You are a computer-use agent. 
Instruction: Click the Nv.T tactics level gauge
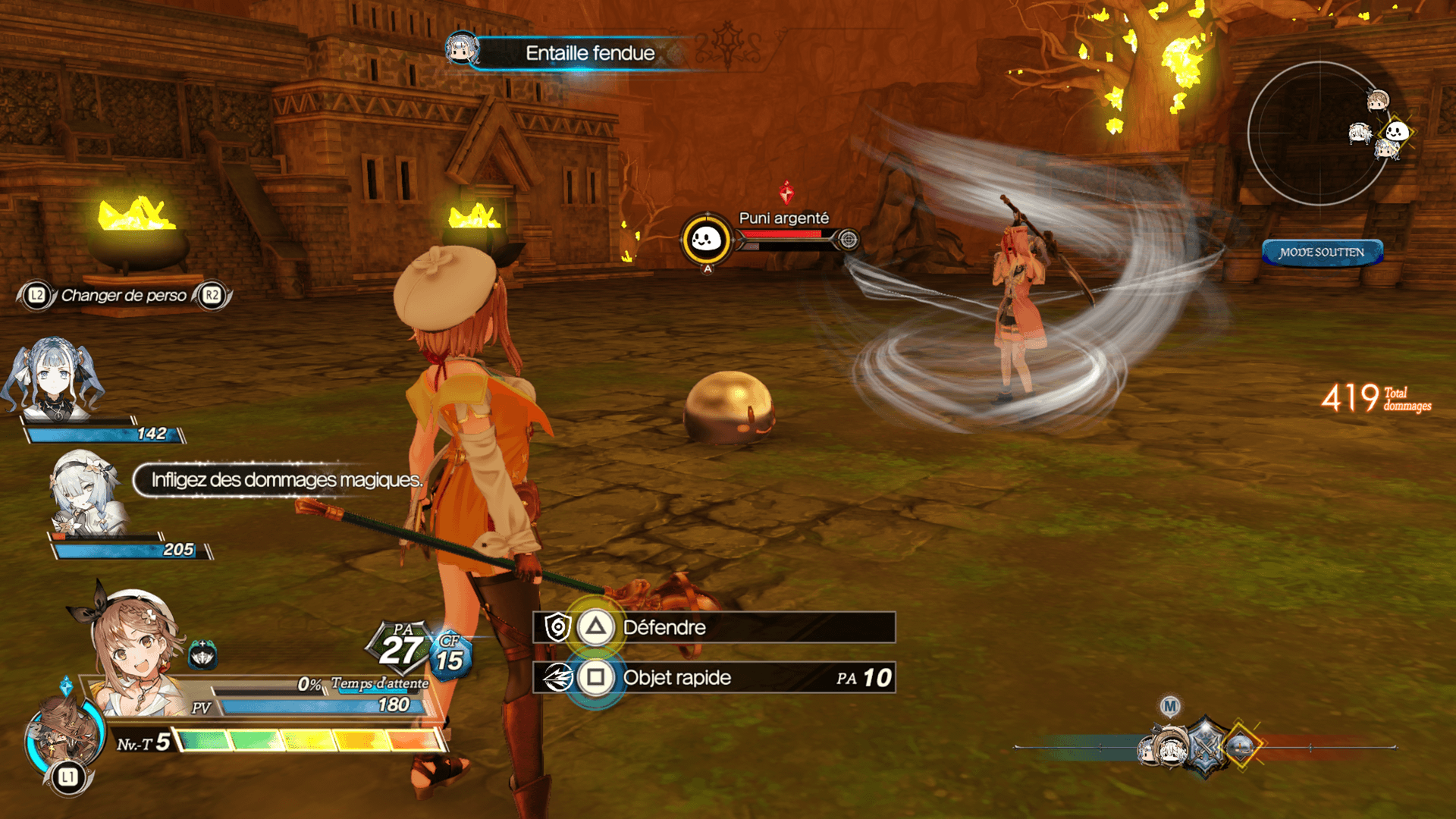[309, 741]
